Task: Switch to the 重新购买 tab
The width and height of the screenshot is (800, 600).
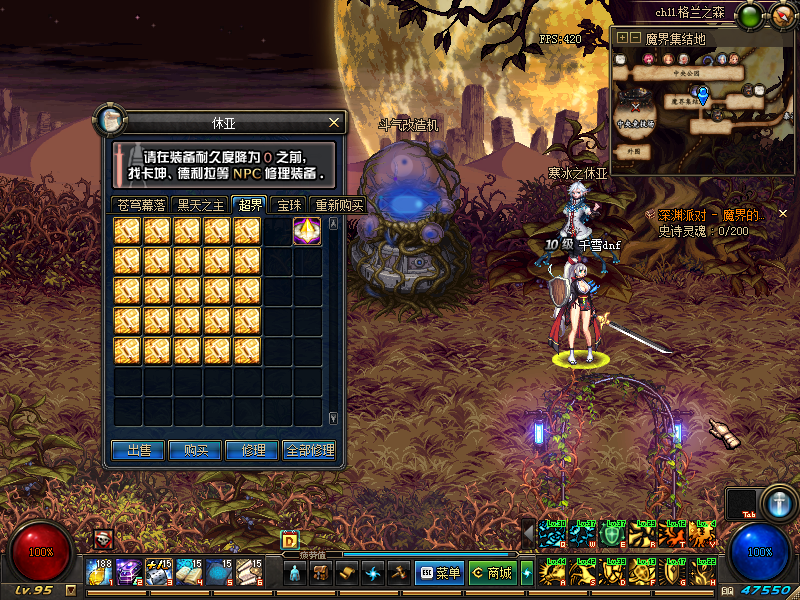Action: point(338,205)
